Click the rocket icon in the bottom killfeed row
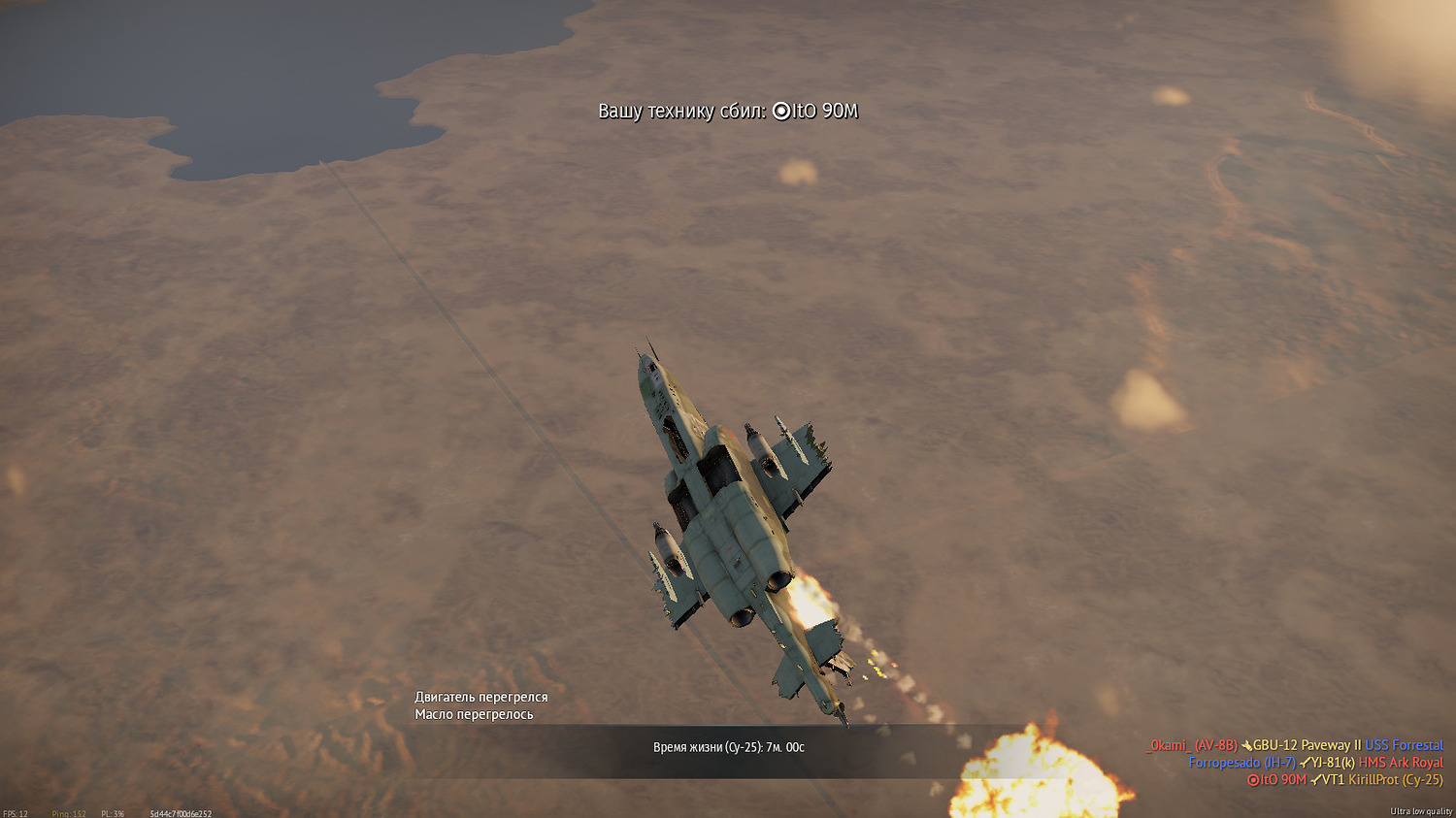The image size is (1456, 818). (x=1315, y=780)
